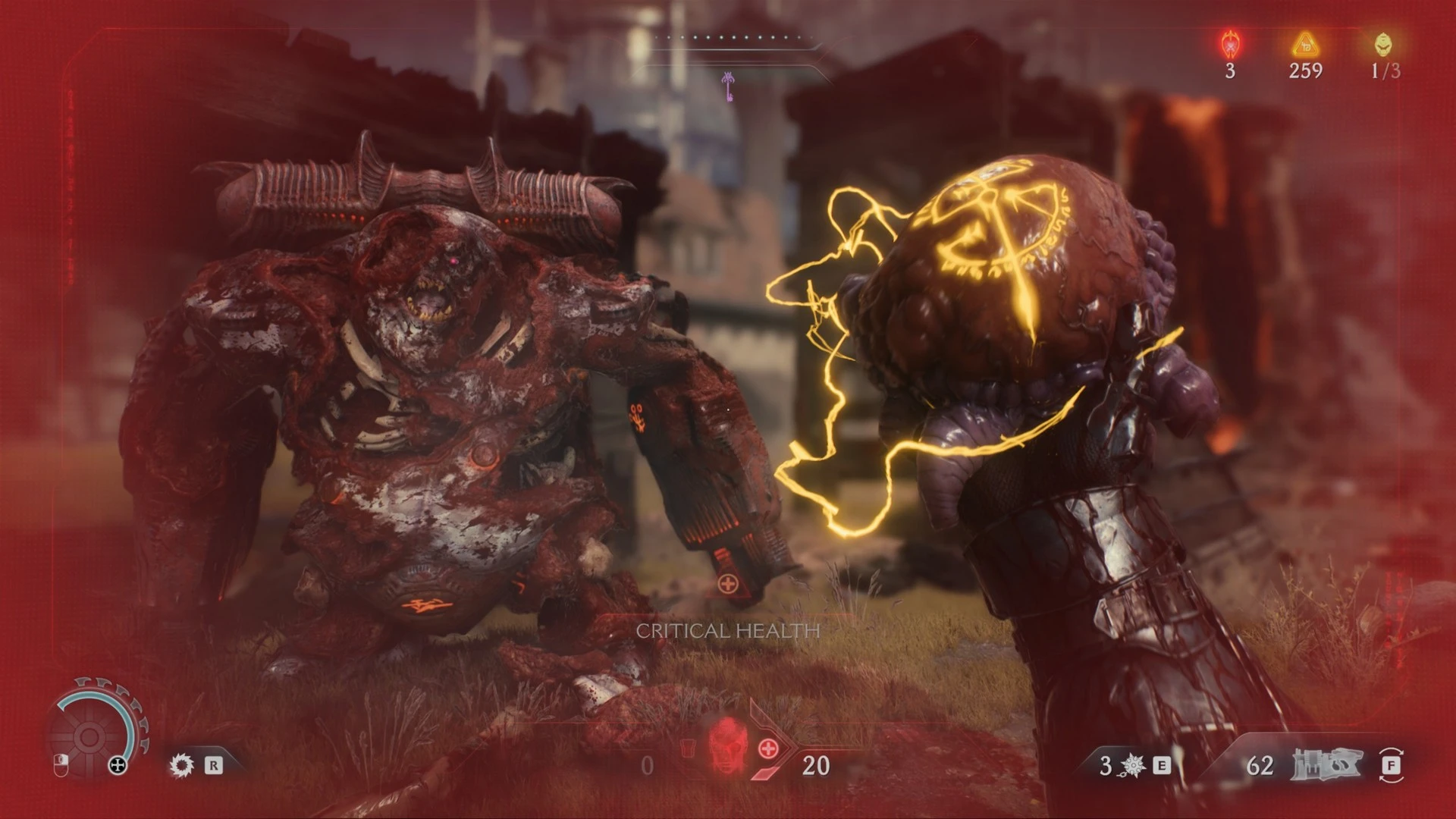The image size is (1456, 819).
Task: Click the shield saw throw icon
Action: (182, 764)
